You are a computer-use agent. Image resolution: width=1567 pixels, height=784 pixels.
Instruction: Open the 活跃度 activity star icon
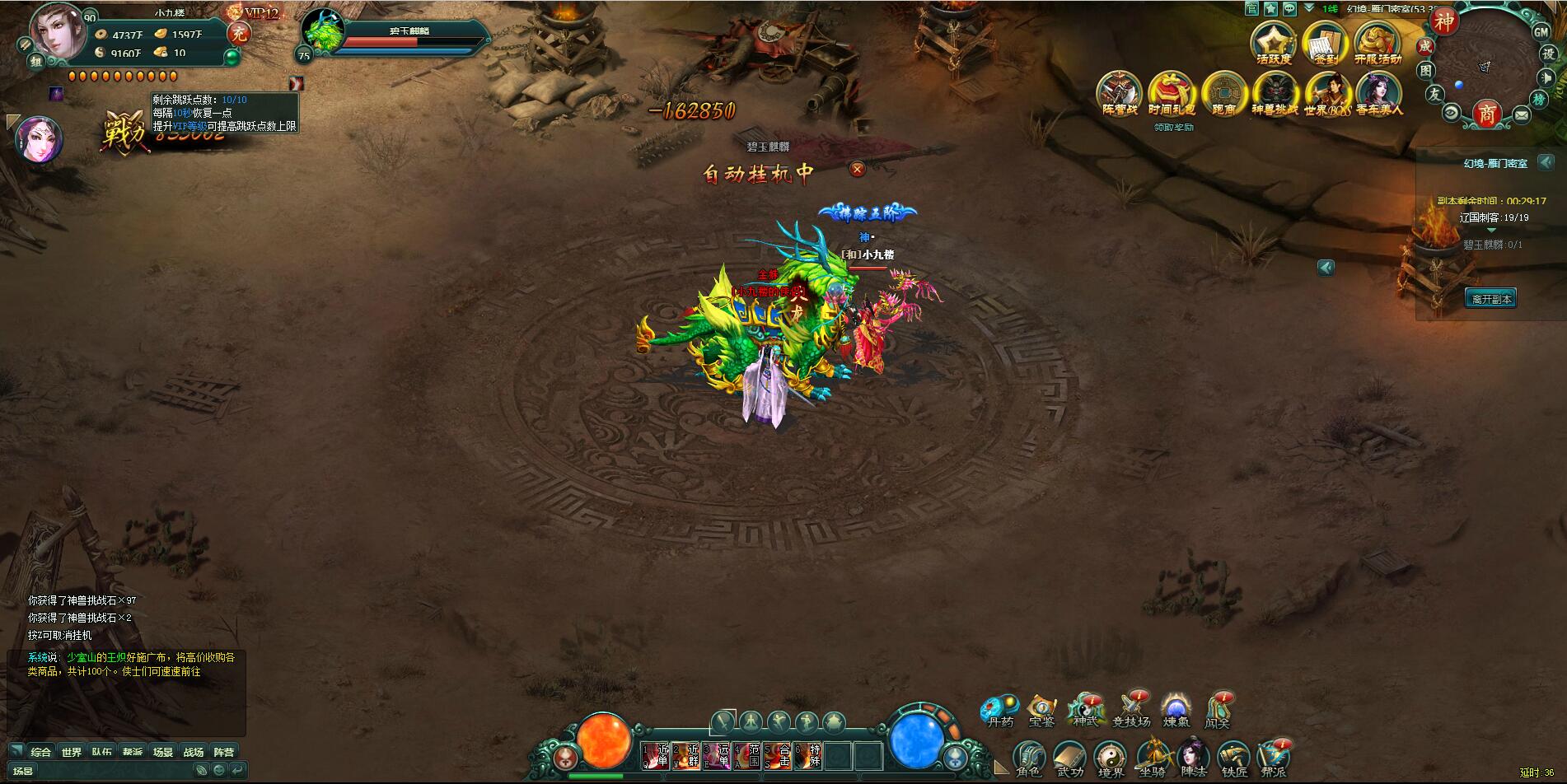tap(1273, 42)
